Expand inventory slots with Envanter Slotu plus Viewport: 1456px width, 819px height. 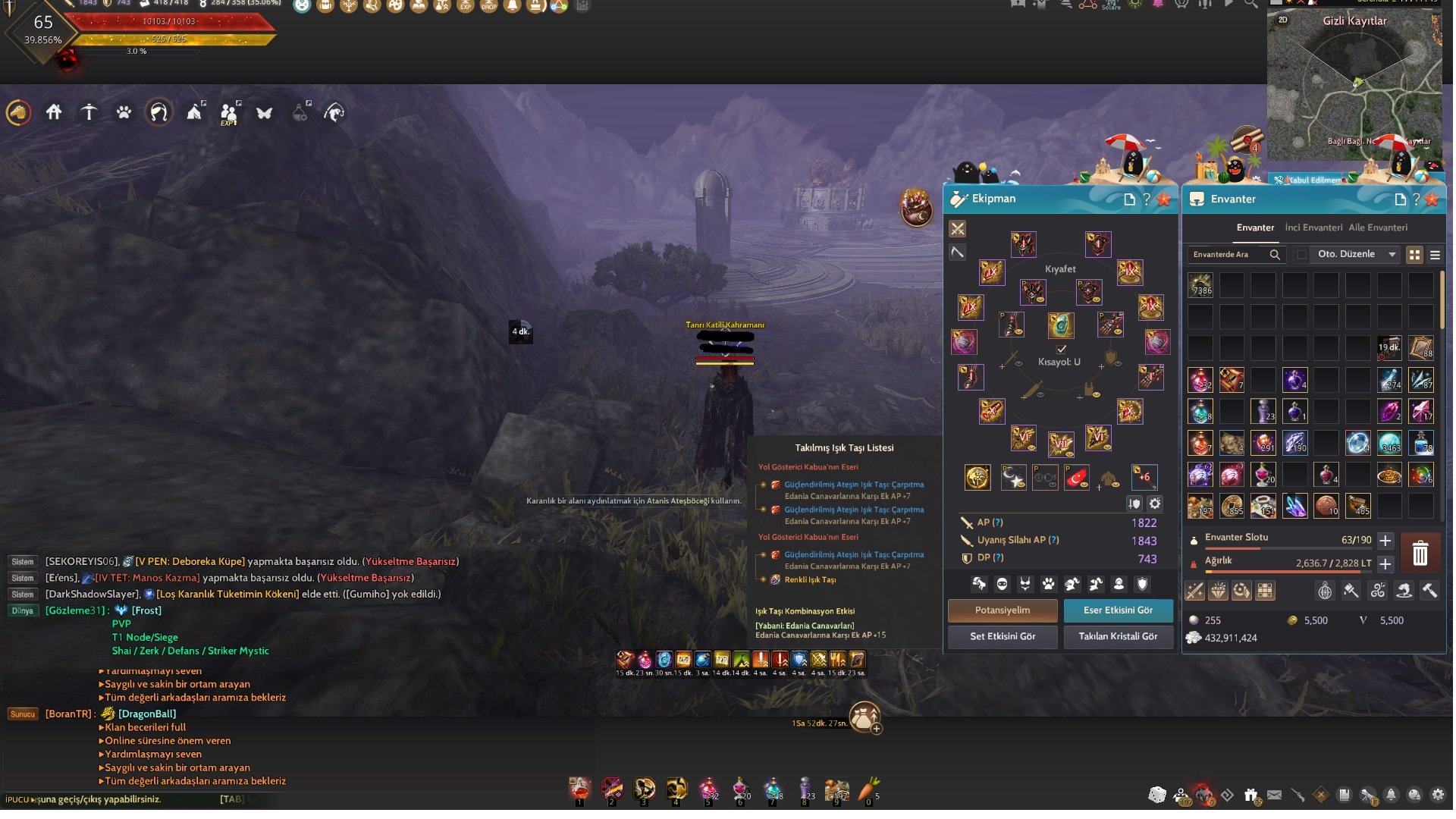[x=1385, y=541]
